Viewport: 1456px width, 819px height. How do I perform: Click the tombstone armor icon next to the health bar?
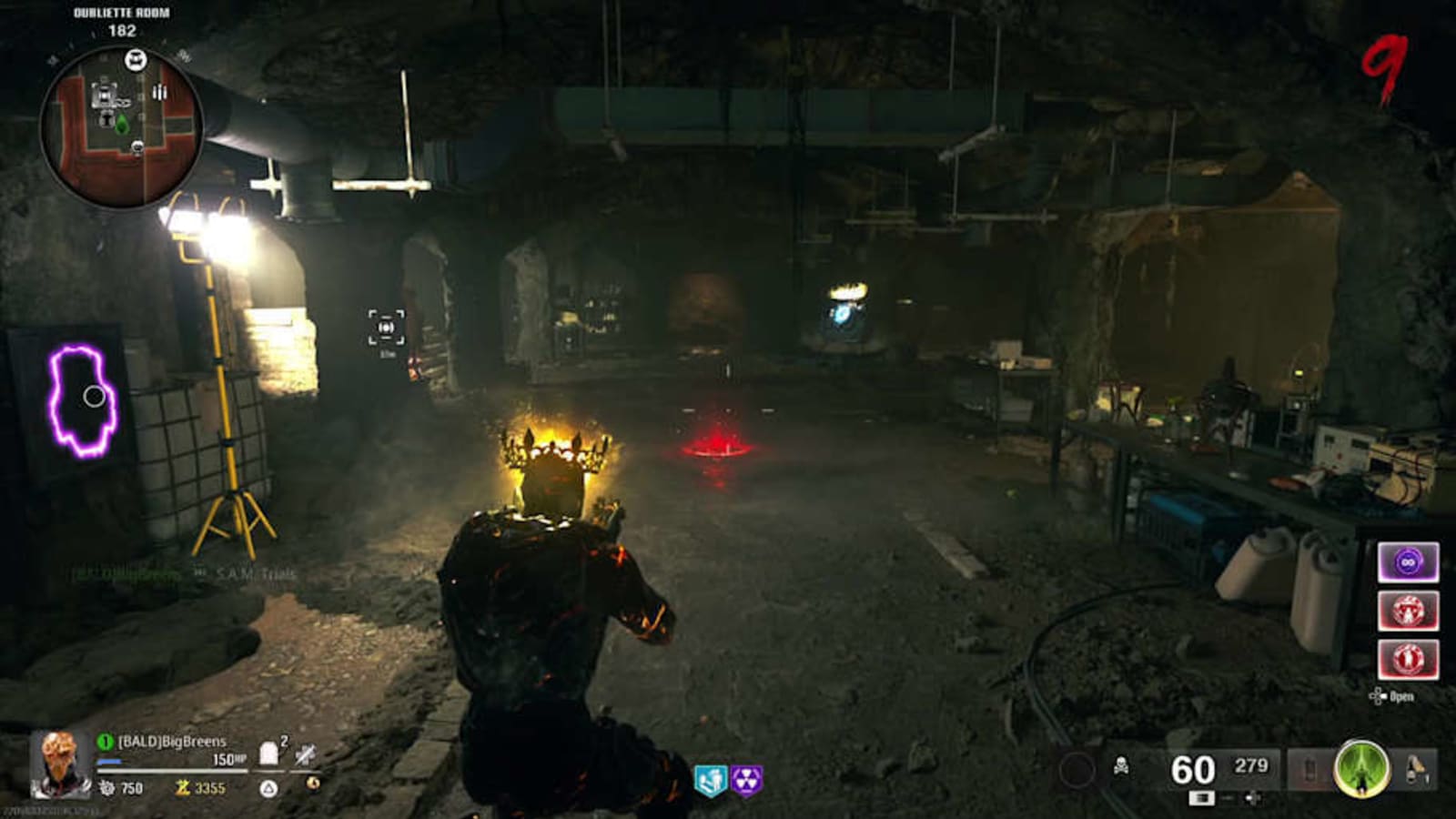tap(268, 751)
